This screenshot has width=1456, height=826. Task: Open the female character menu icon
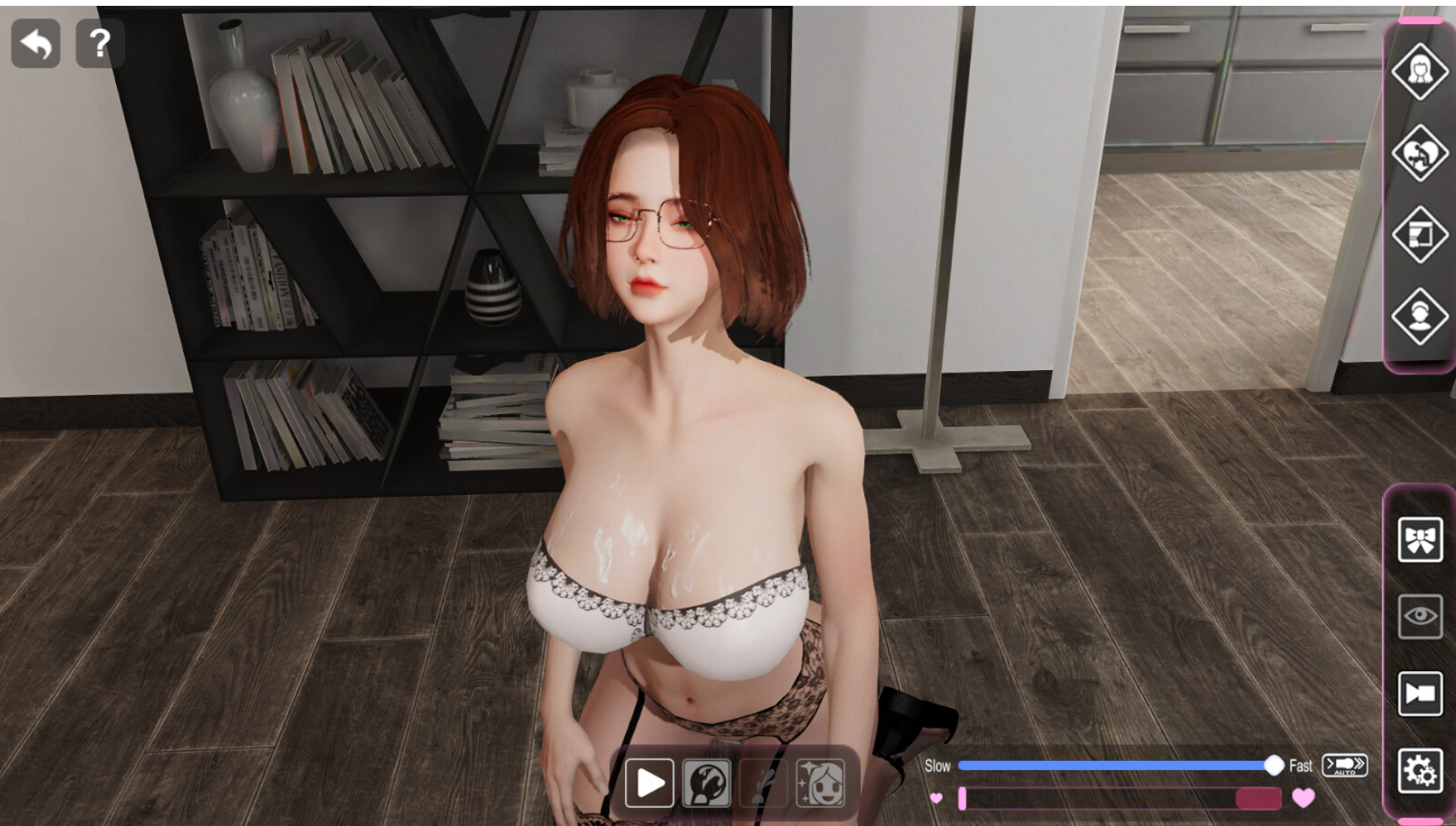point(1421,71)
